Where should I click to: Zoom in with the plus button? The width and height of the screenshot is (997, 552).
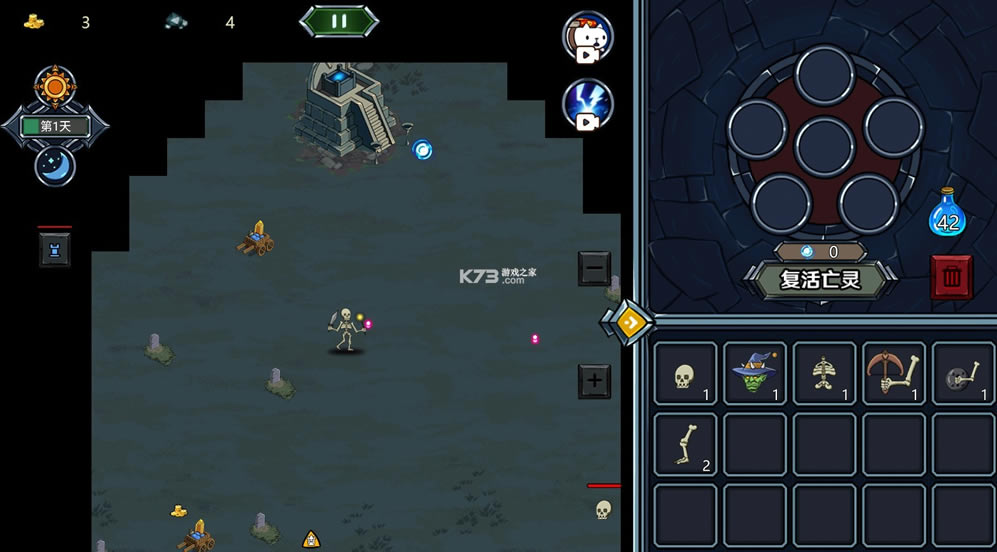594,381
